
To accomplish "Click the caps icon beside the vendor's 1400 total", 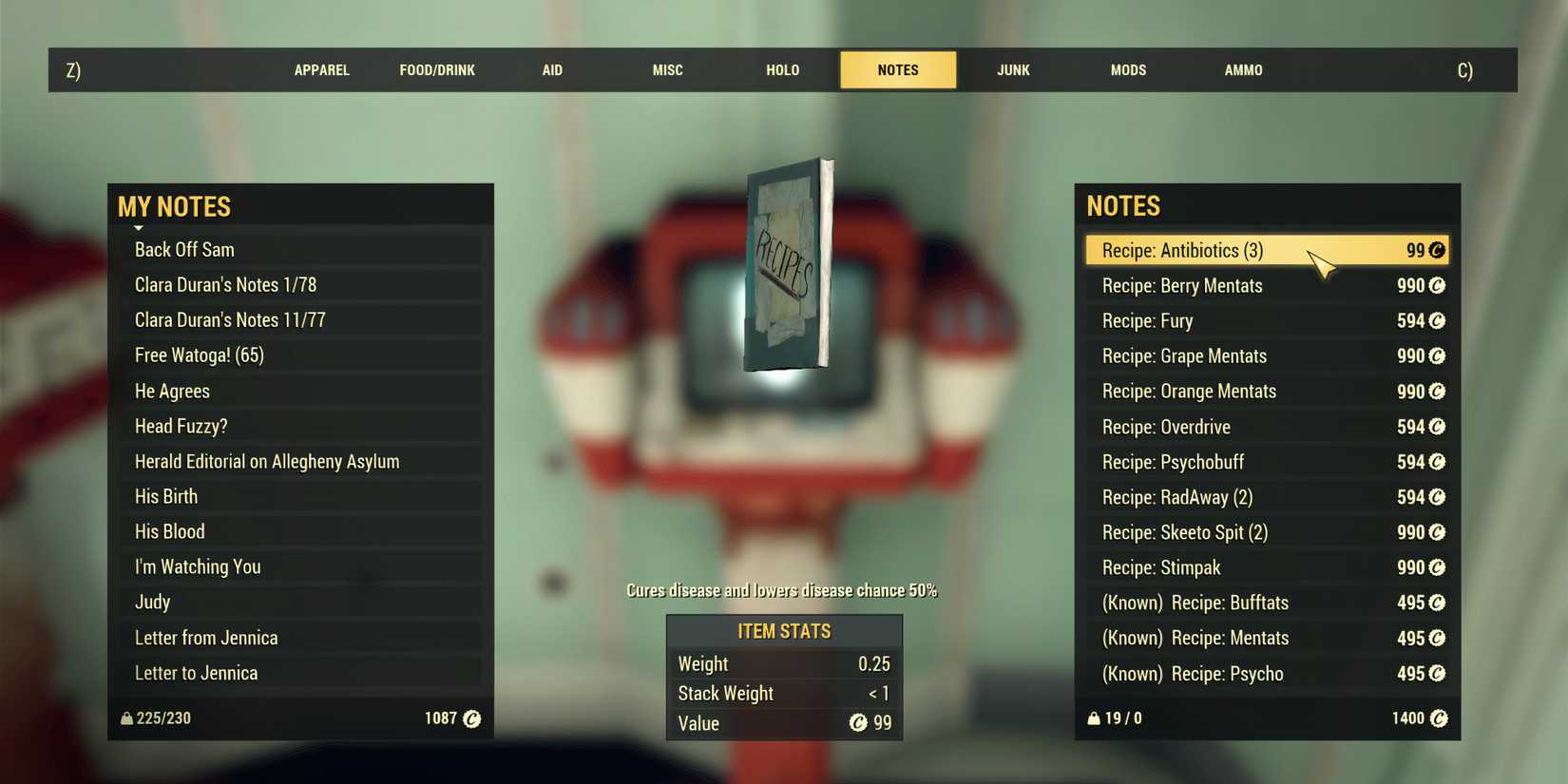I will click(1439, 718).
